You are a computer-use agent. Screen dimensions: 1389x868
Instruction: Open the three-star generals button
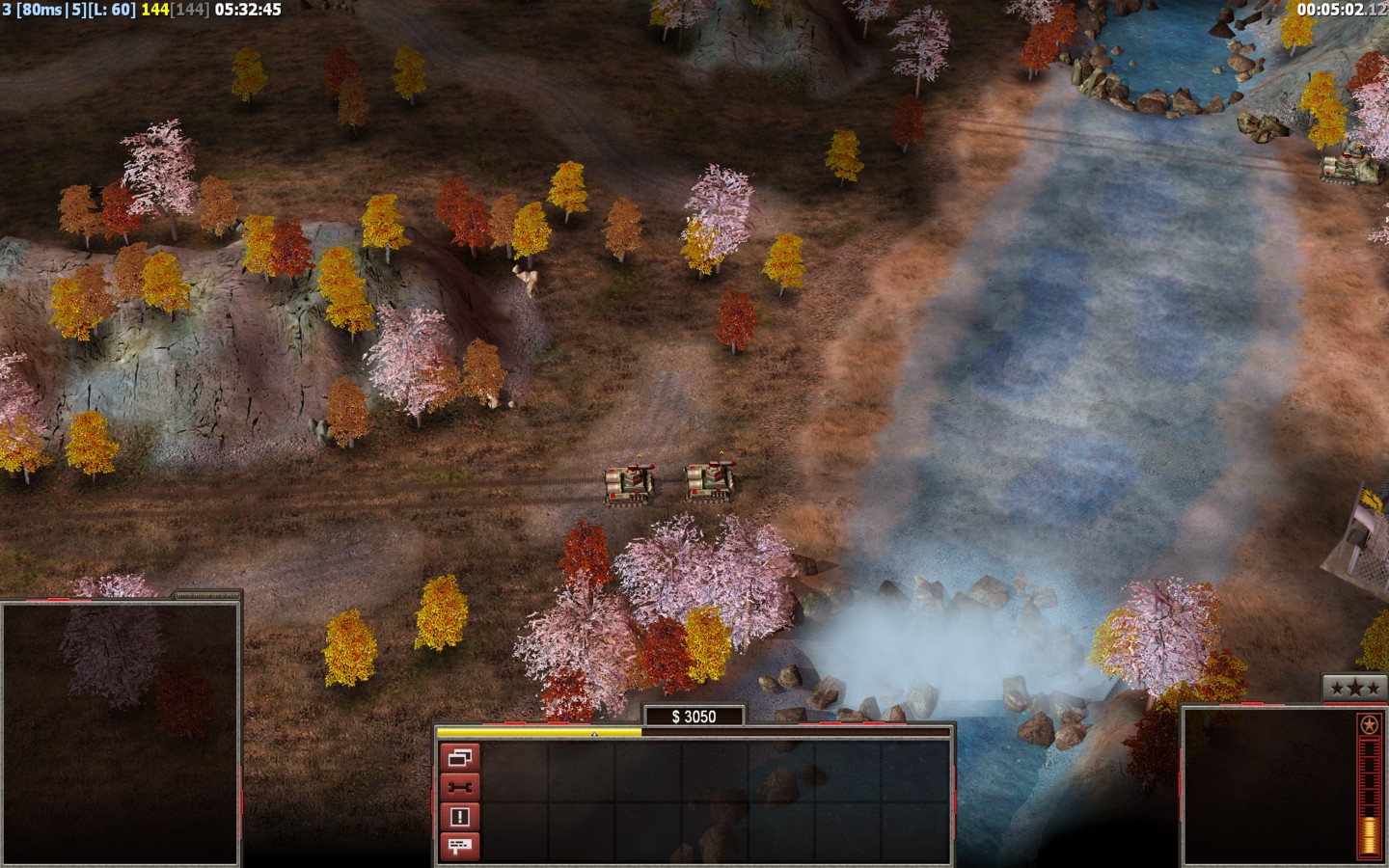click(x=1348, y=688)
